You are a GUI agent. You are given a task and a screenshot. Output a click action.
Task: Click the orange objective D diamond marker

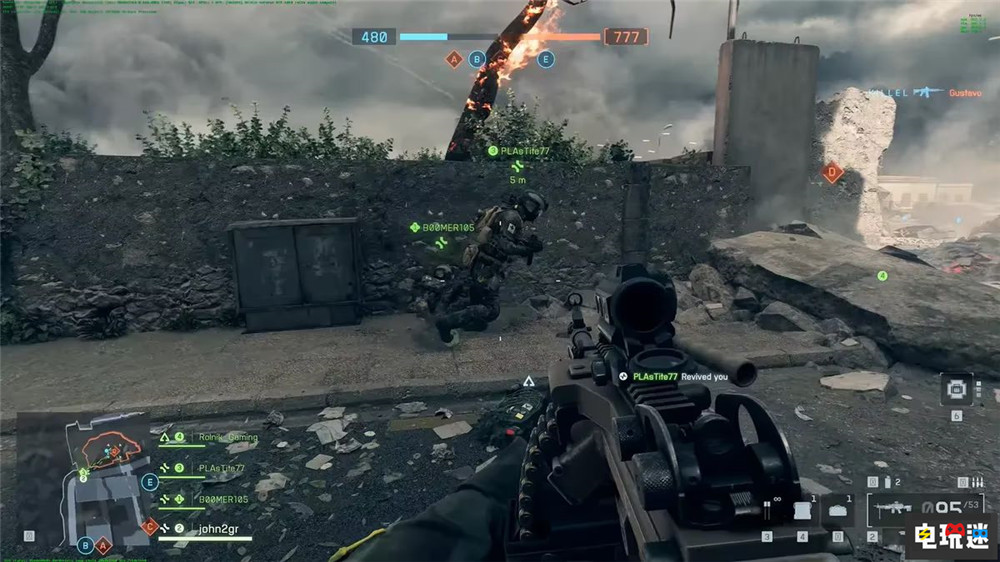pyautogui.click(x=832, y=172)
